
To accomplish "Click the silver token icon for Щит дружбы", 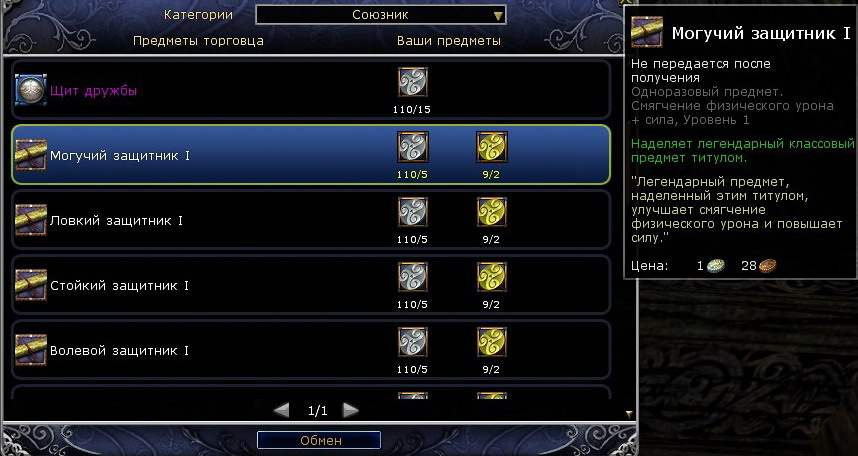I will click(413, 82).
